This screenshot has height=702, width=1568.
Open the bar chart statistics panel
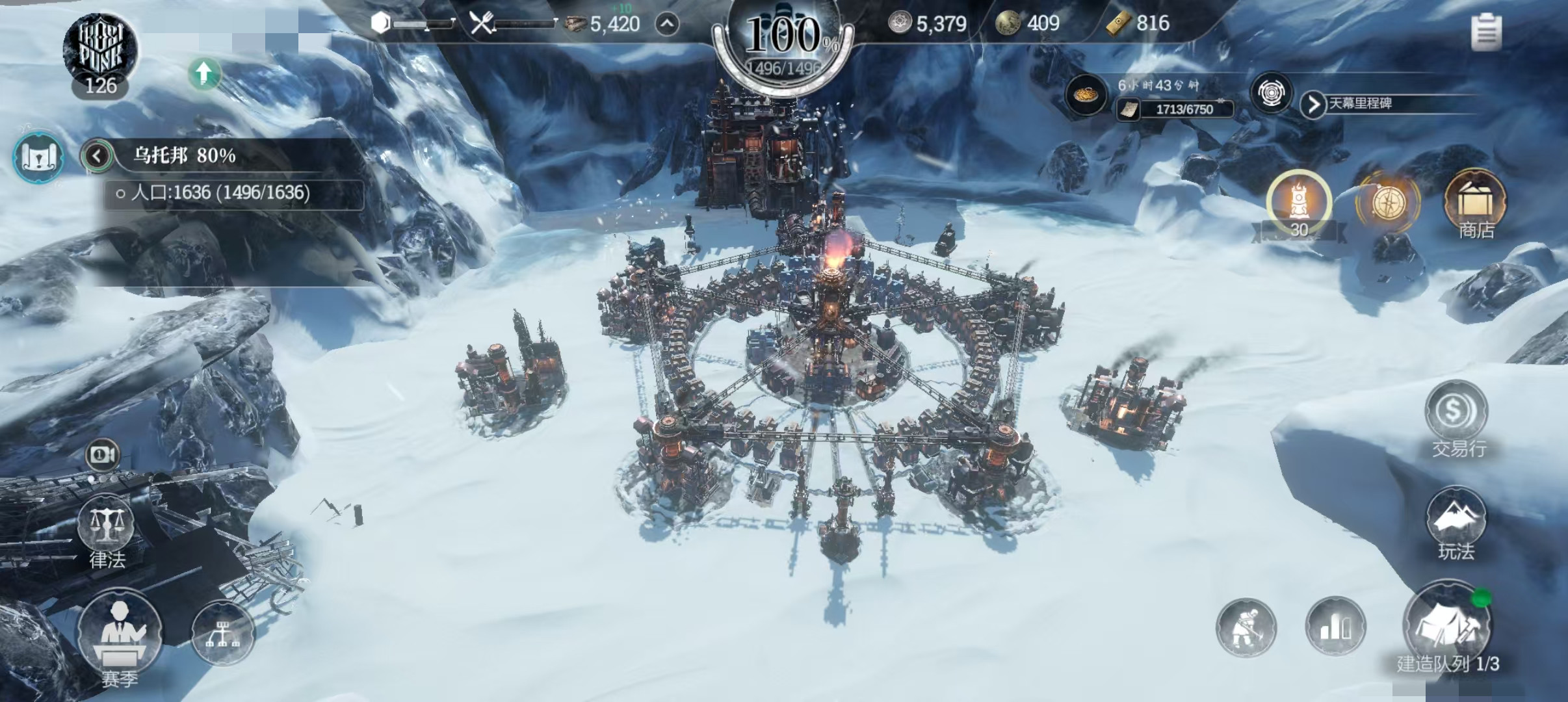[x=1335, y=628]
